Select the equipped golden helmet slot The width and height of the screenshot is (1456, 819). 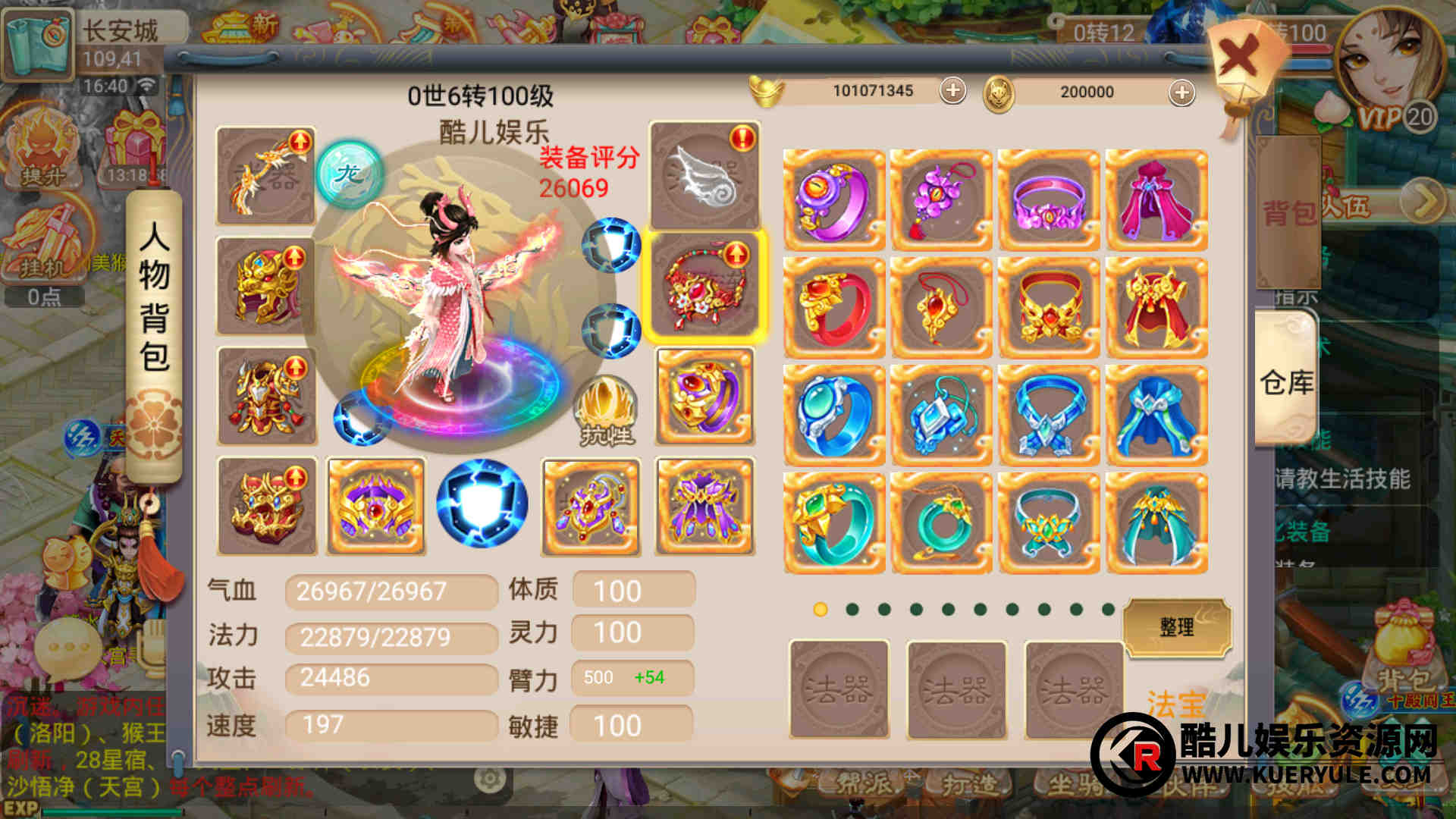coord(266,286)
